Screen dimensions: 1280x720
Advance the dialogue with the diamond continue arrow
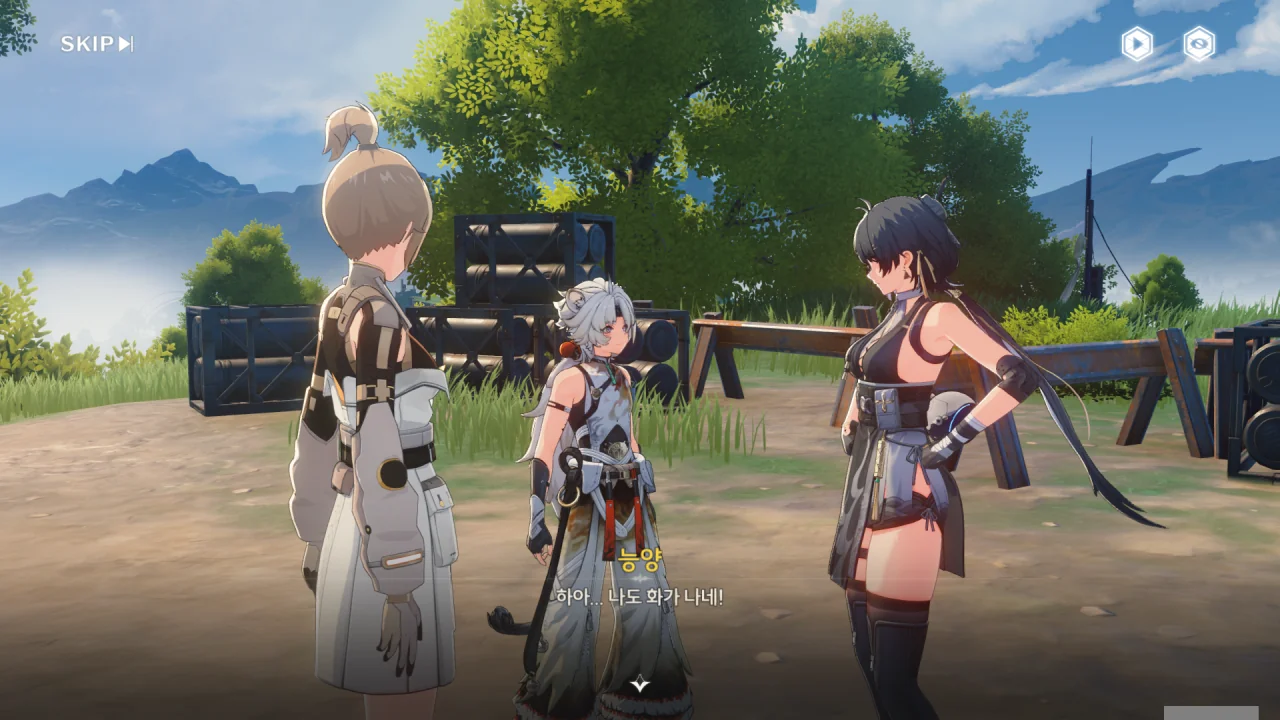click(640, 684)
